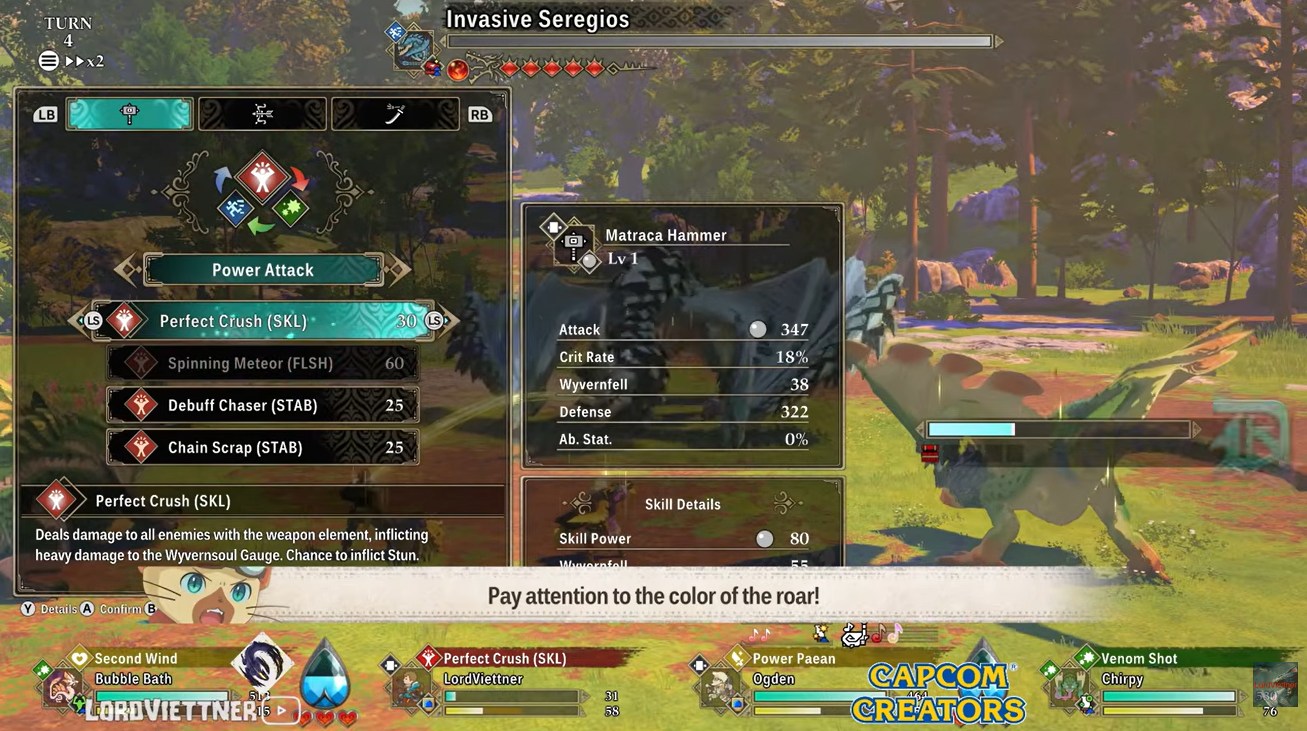Pick the Debuff Chaser (STAB) skill
The width and height of the screenshot is (1307, 731).
[x=263, y=405]
